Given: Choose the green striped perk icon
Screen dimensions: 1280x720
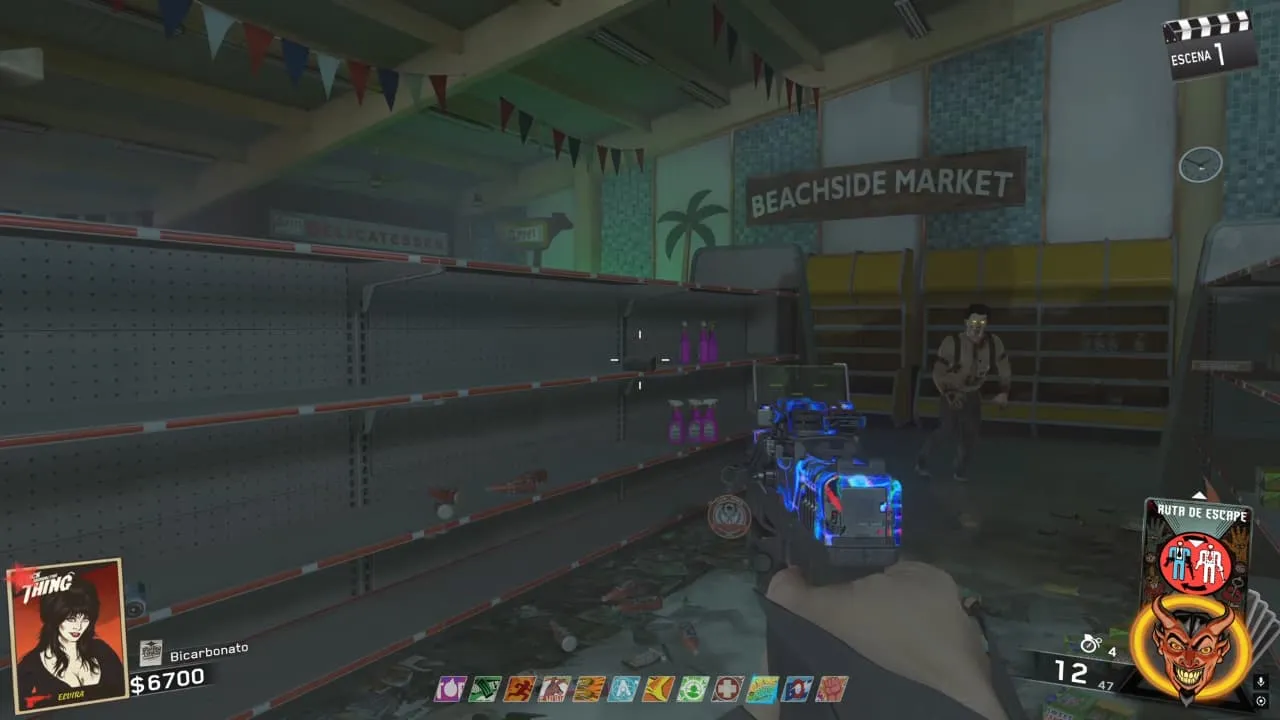Looking at the screenshot, I should tap(484, 688).
